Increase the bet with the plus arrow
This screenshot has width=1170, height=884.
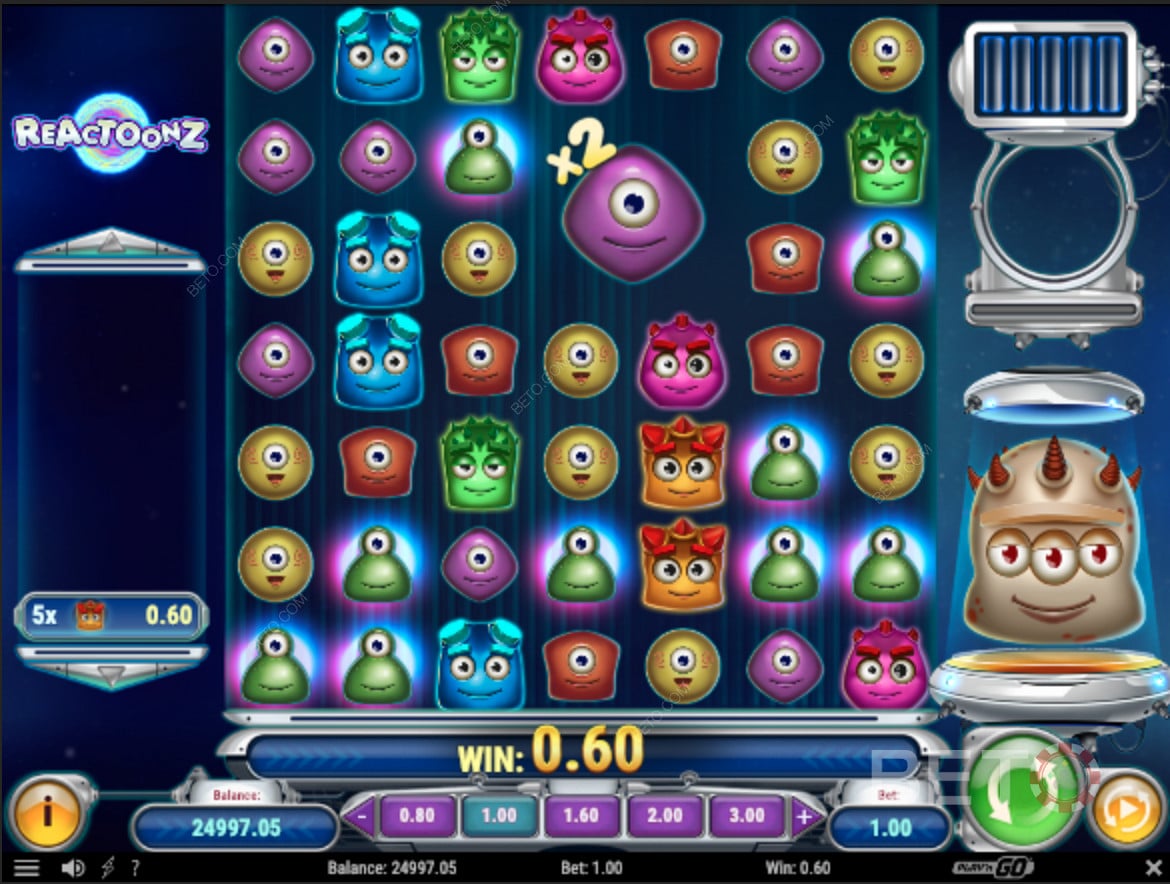click(805, 817)
